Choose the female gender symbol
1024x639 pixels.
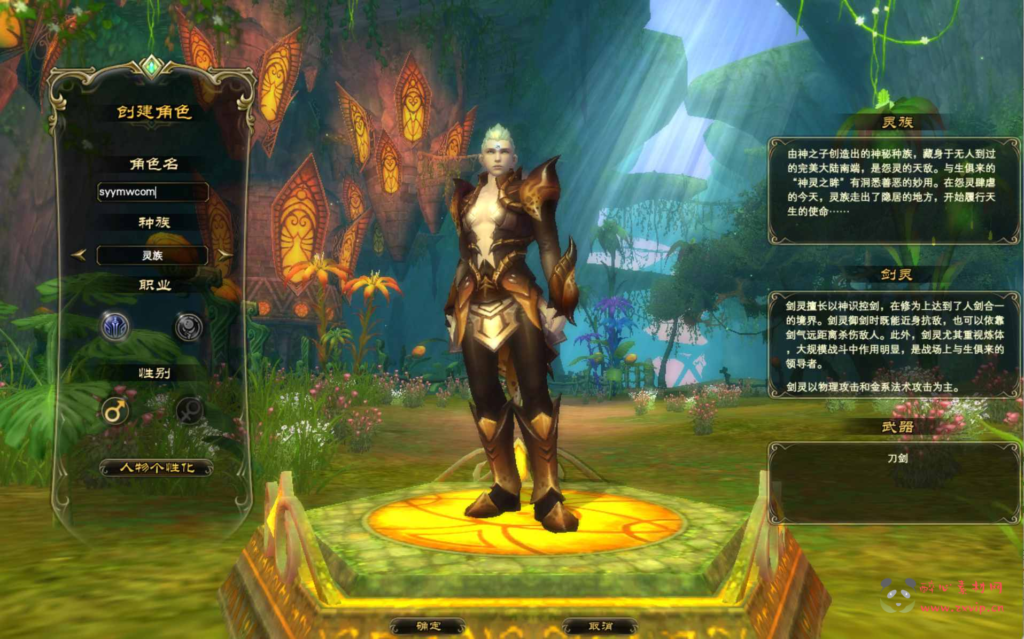coord(189,410)
